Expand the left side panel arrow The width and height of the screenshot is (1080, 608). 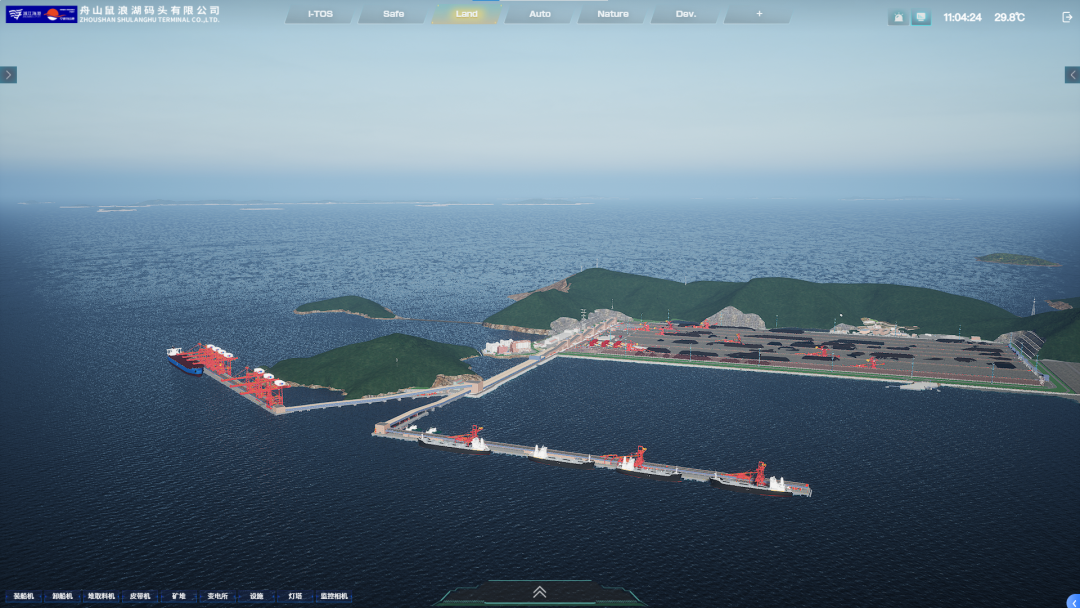tap(8, 75)
